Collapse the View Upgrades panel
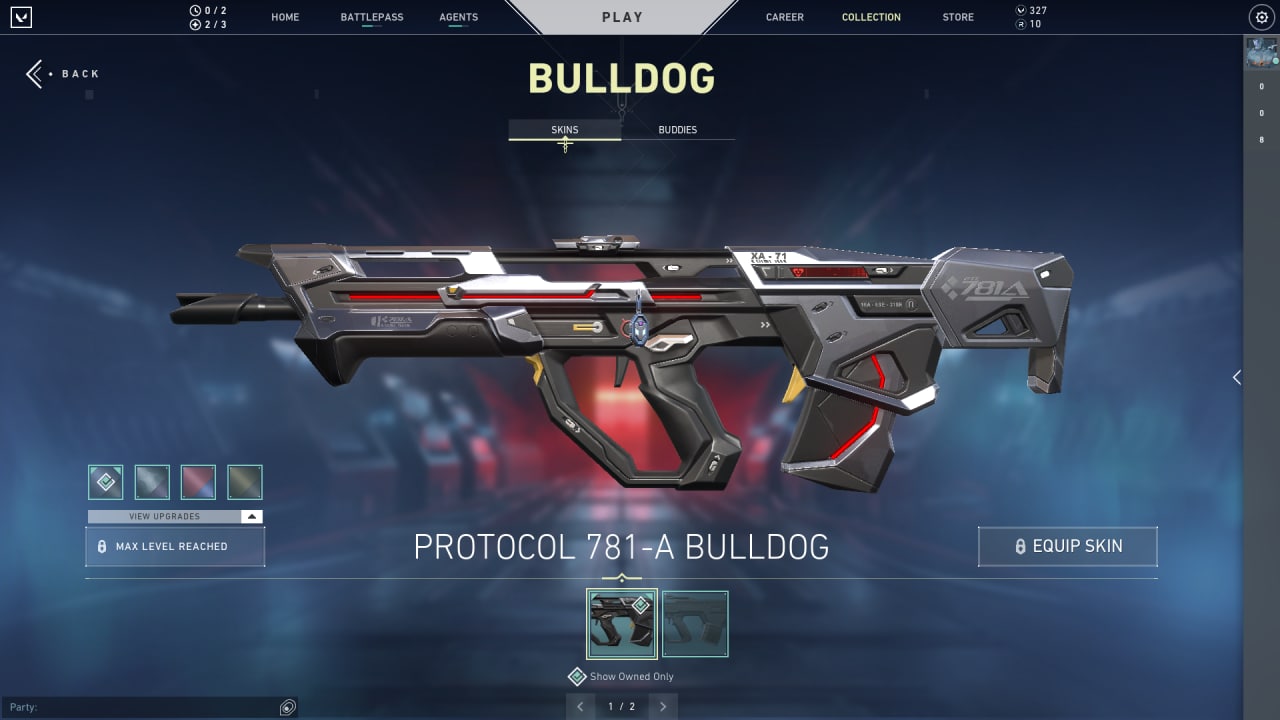 [x=251, y=516]
